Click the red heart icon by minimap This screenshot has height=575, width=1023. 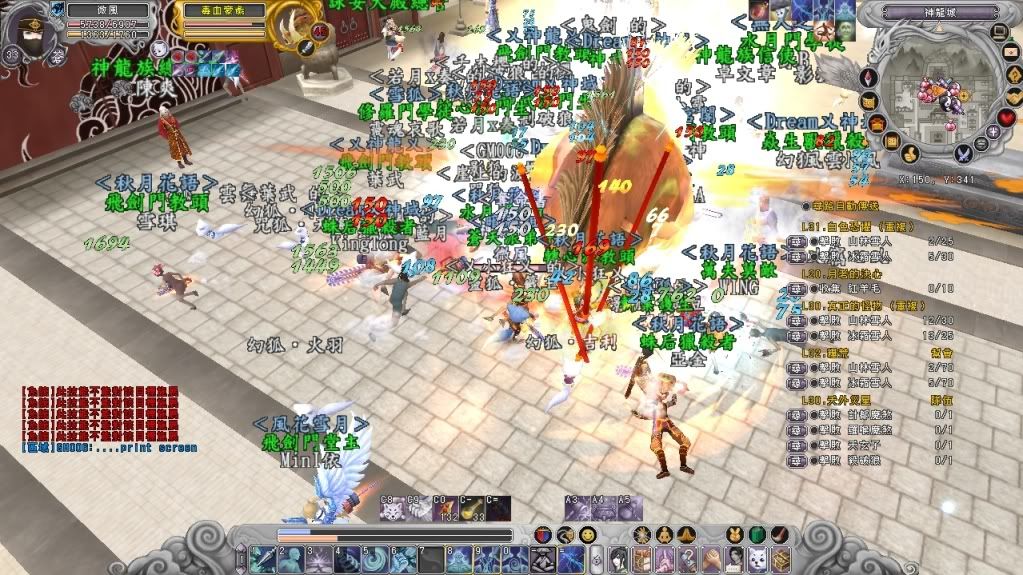point(1008,118)
